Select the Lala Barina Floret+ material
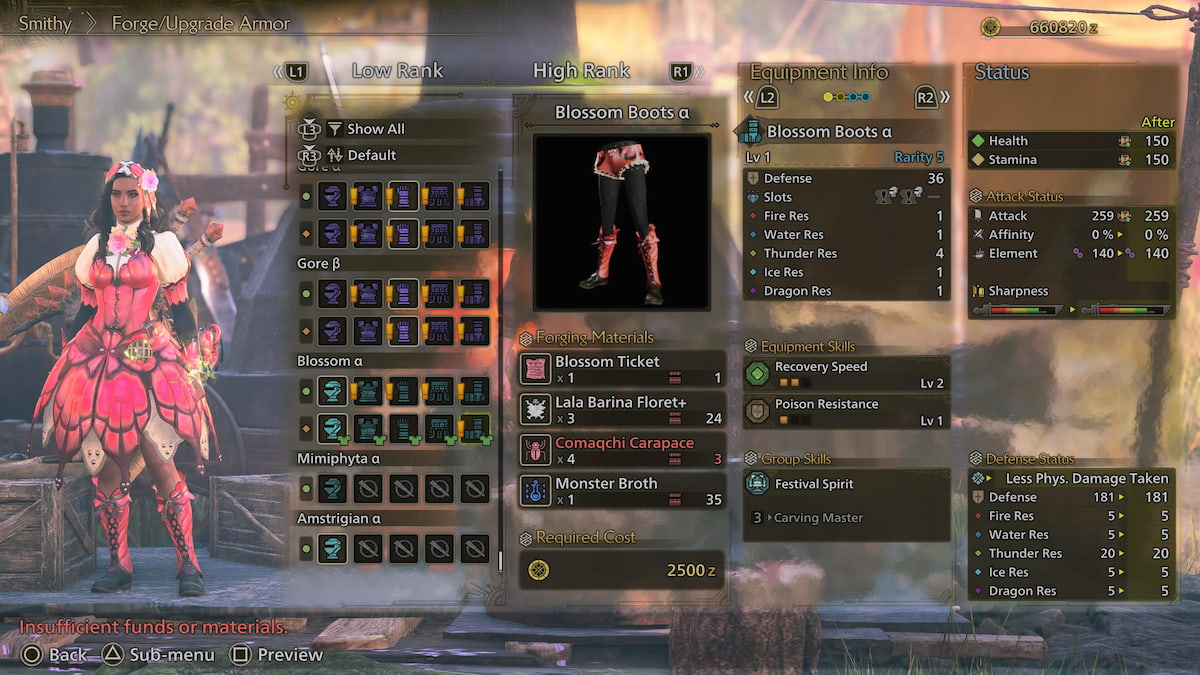Viewport: 1200px width, 675px height. (x=621, y=409)
